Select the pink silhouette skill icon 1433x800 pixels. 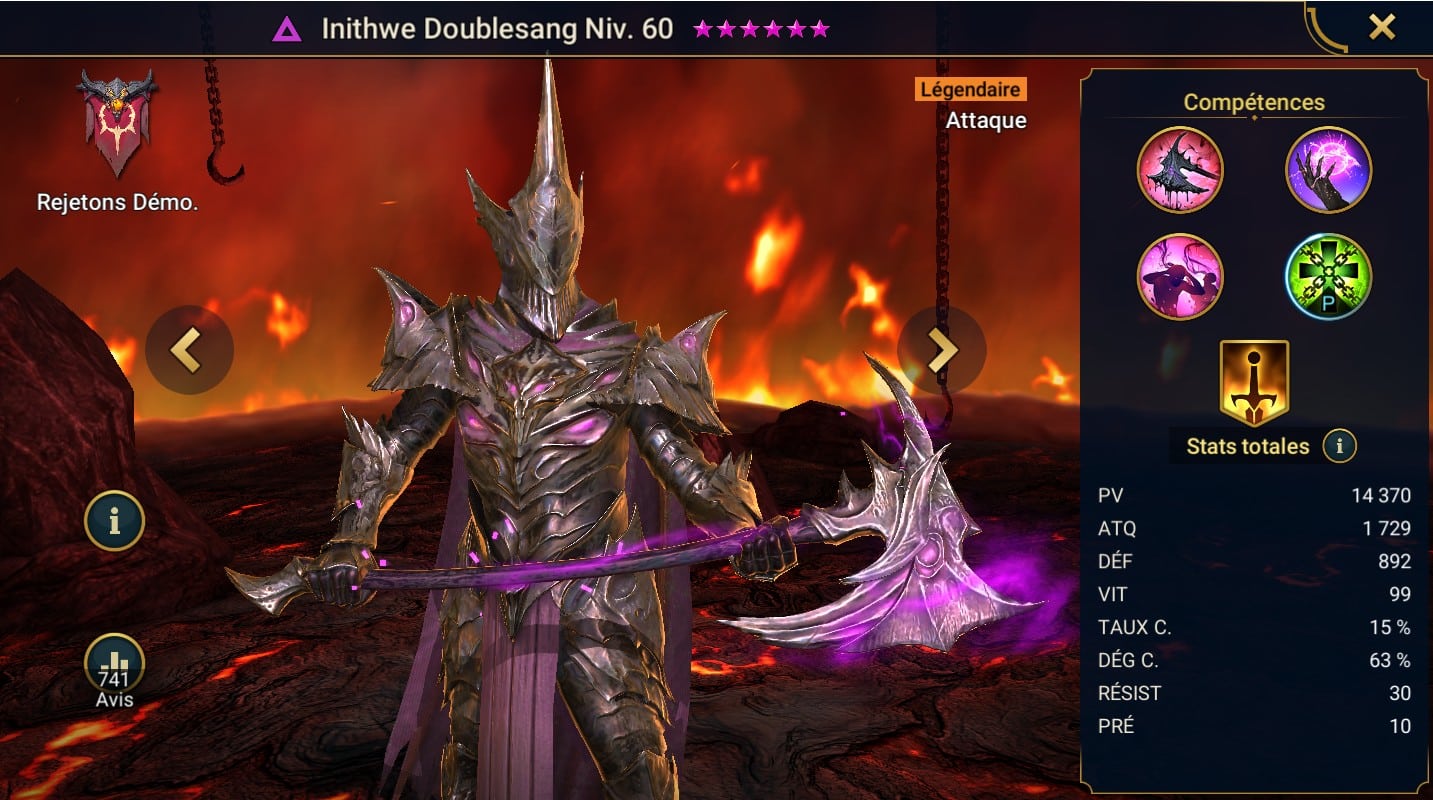(x=1180, y=277)
